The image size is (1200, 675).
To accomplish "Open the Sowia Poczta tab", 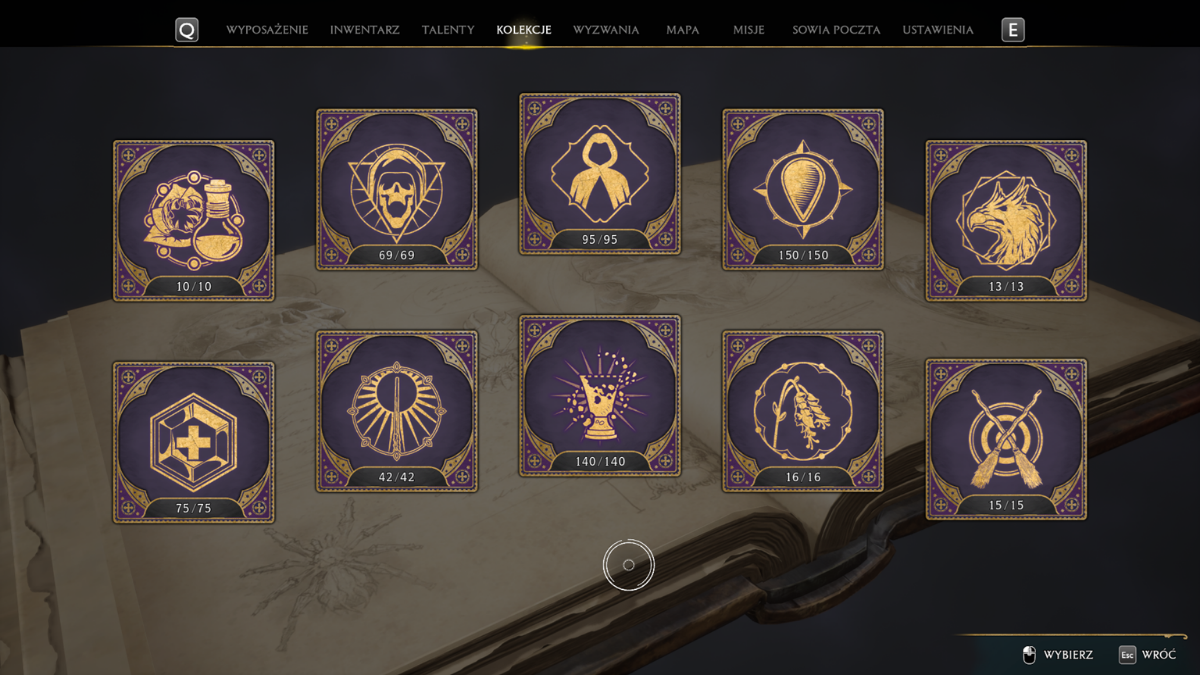I will pos(836,30).
